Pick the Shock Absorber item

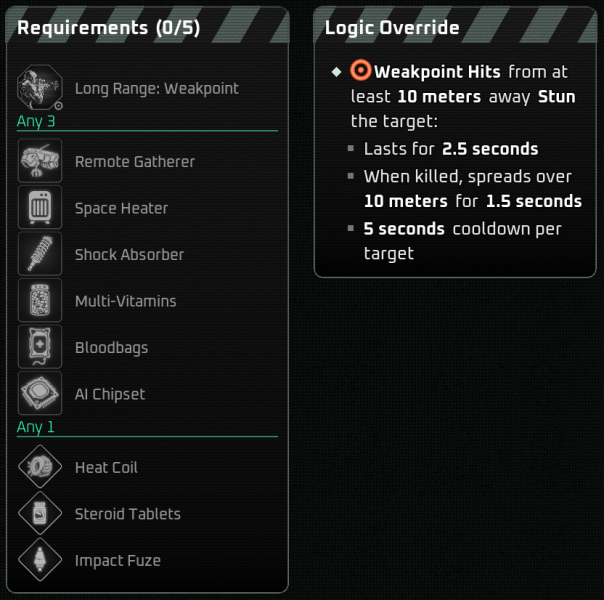129,255
